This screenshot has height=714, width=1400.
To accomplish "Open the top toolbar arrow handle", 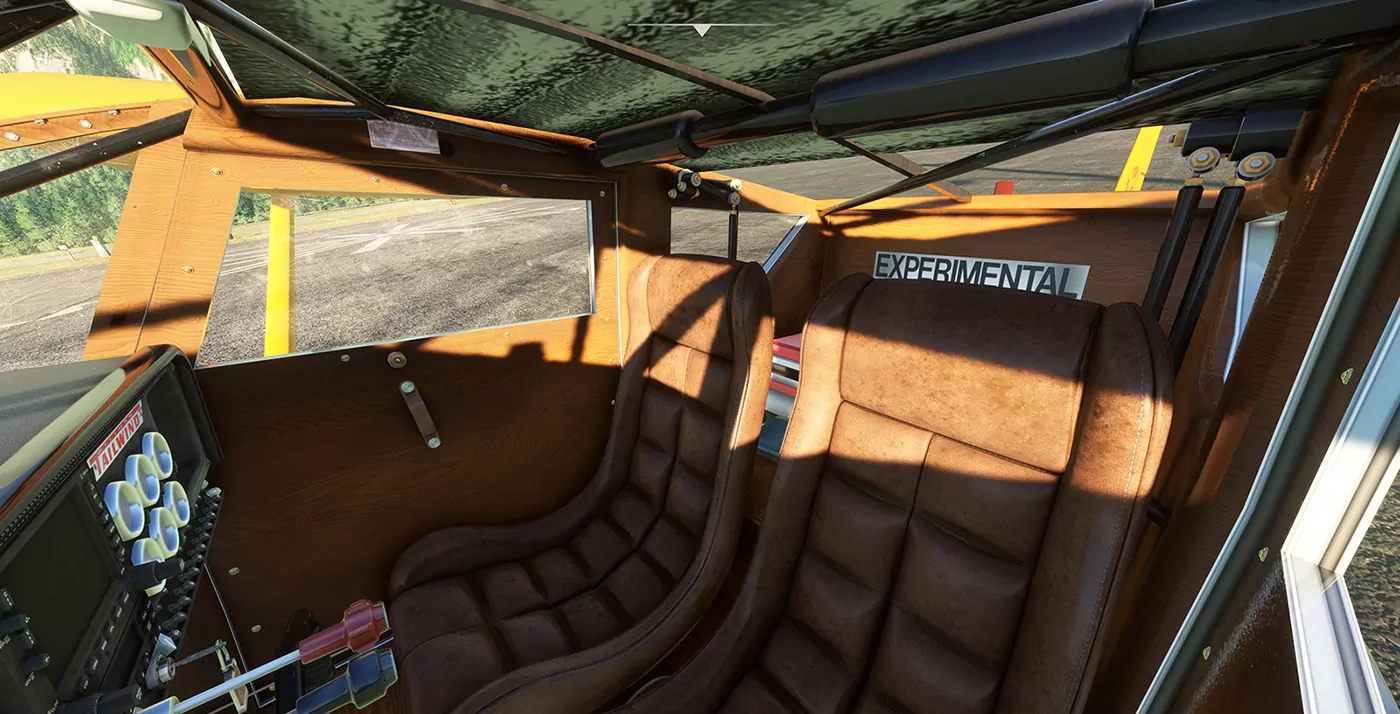I will 702,29.
